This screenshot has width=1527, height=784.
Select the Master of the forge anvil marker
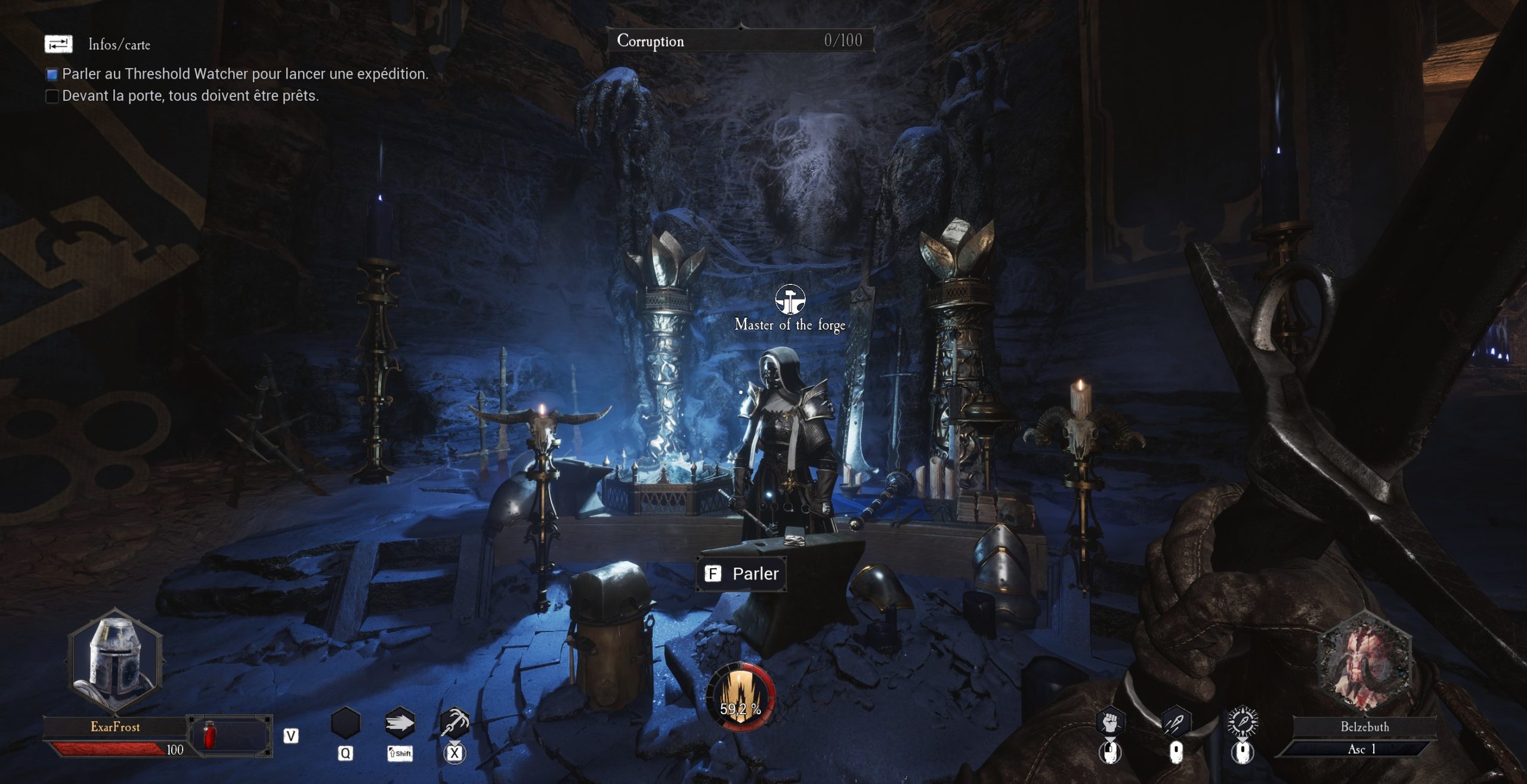(790, 299)
